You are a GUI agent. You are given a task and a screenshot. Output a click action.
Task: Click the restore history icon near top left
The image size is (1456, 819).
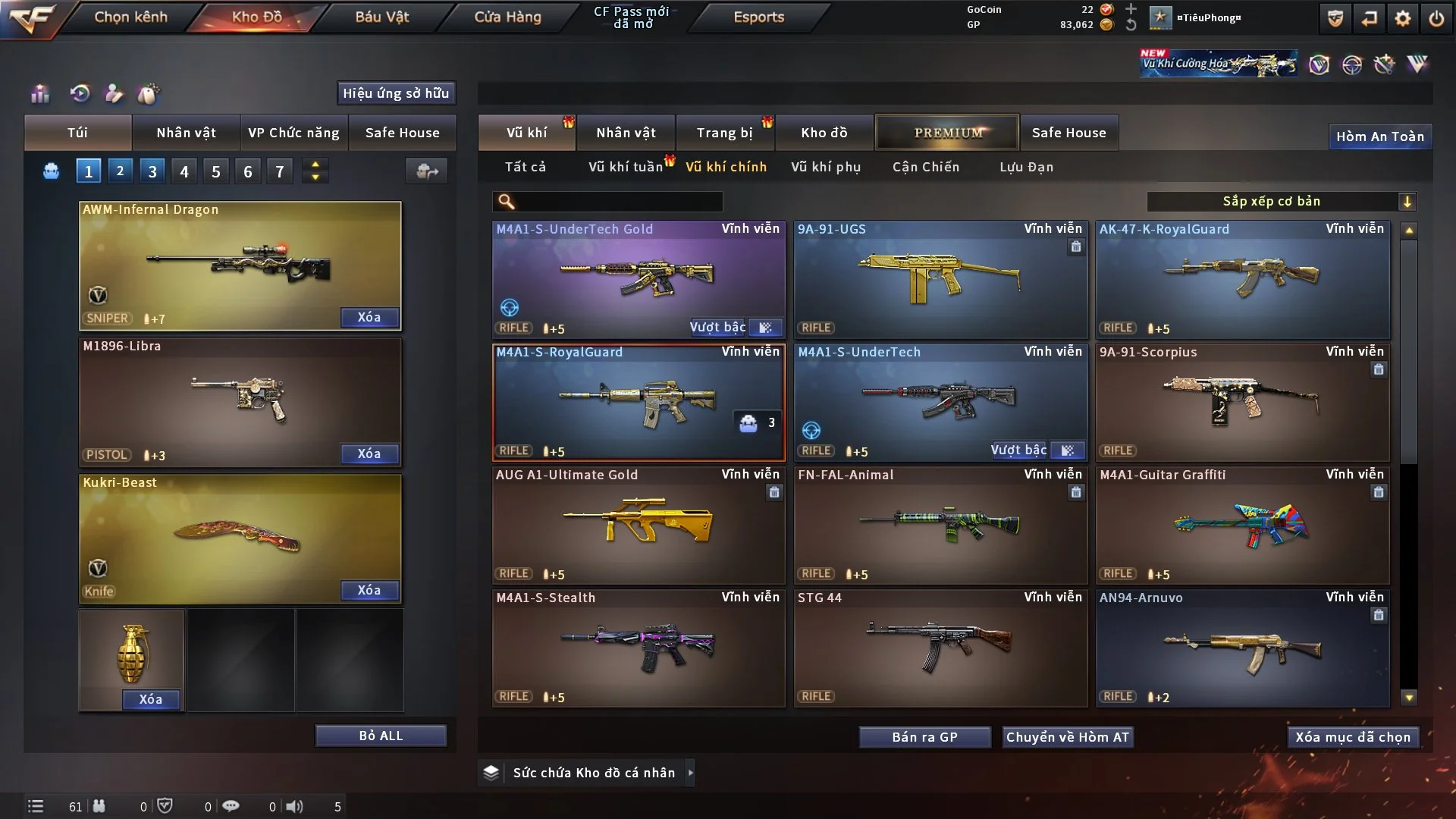(x=81, y=93)
